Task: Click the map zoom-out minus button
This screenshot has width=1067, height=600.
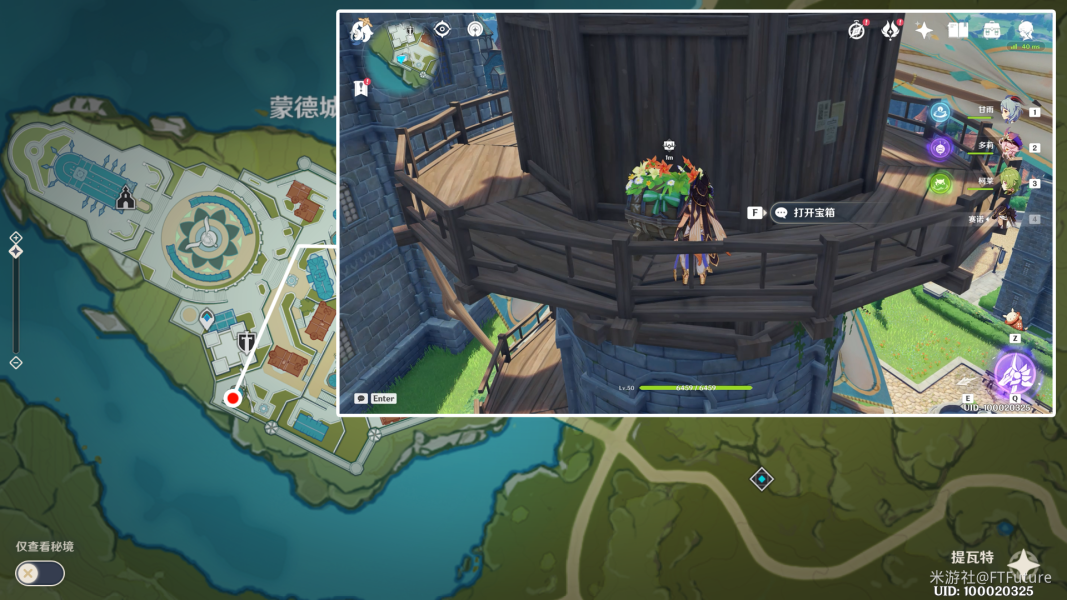Action: (x=15, y=362)
